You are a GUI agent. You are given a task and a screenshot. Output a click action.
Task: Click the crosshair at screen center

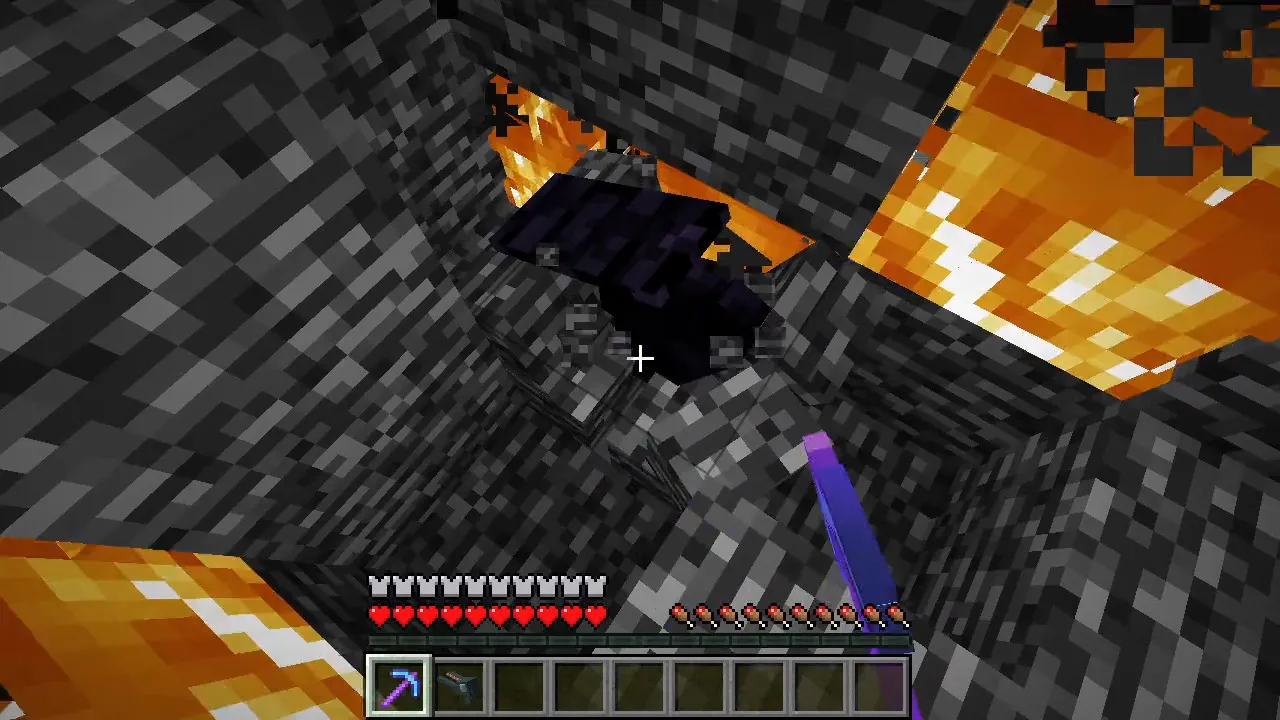coord(640,358)
